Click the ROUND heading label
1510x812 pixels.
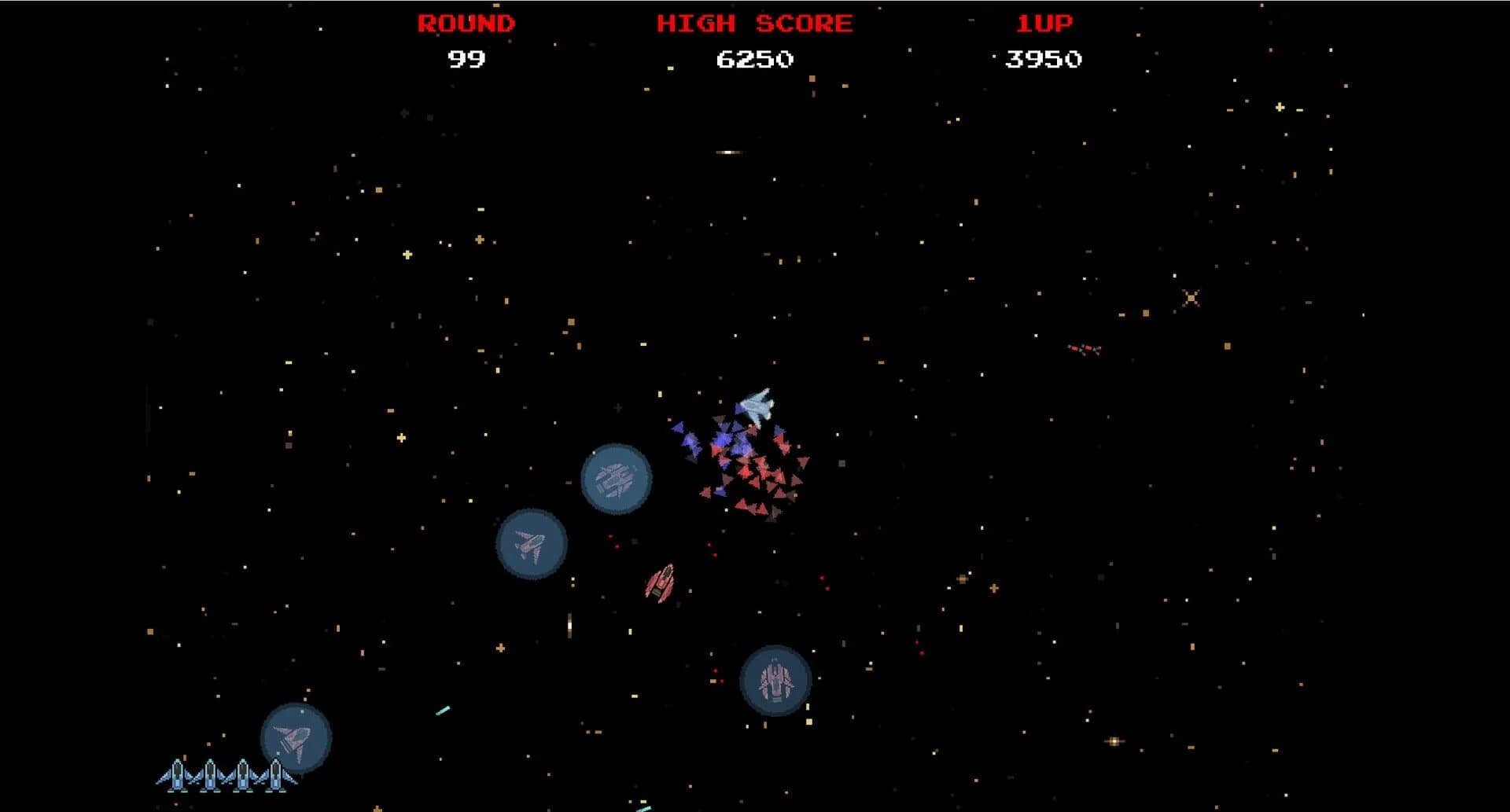464,23
